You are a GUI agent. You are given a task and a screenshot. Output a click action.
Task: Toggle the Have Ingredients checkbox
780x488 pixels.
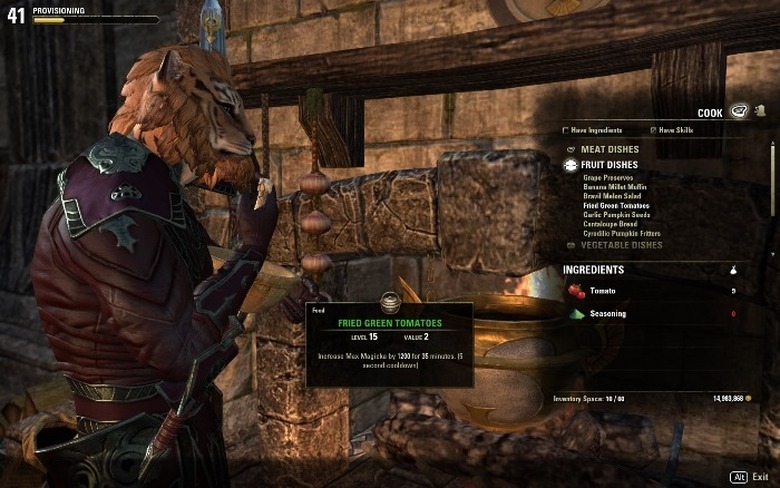566,130
